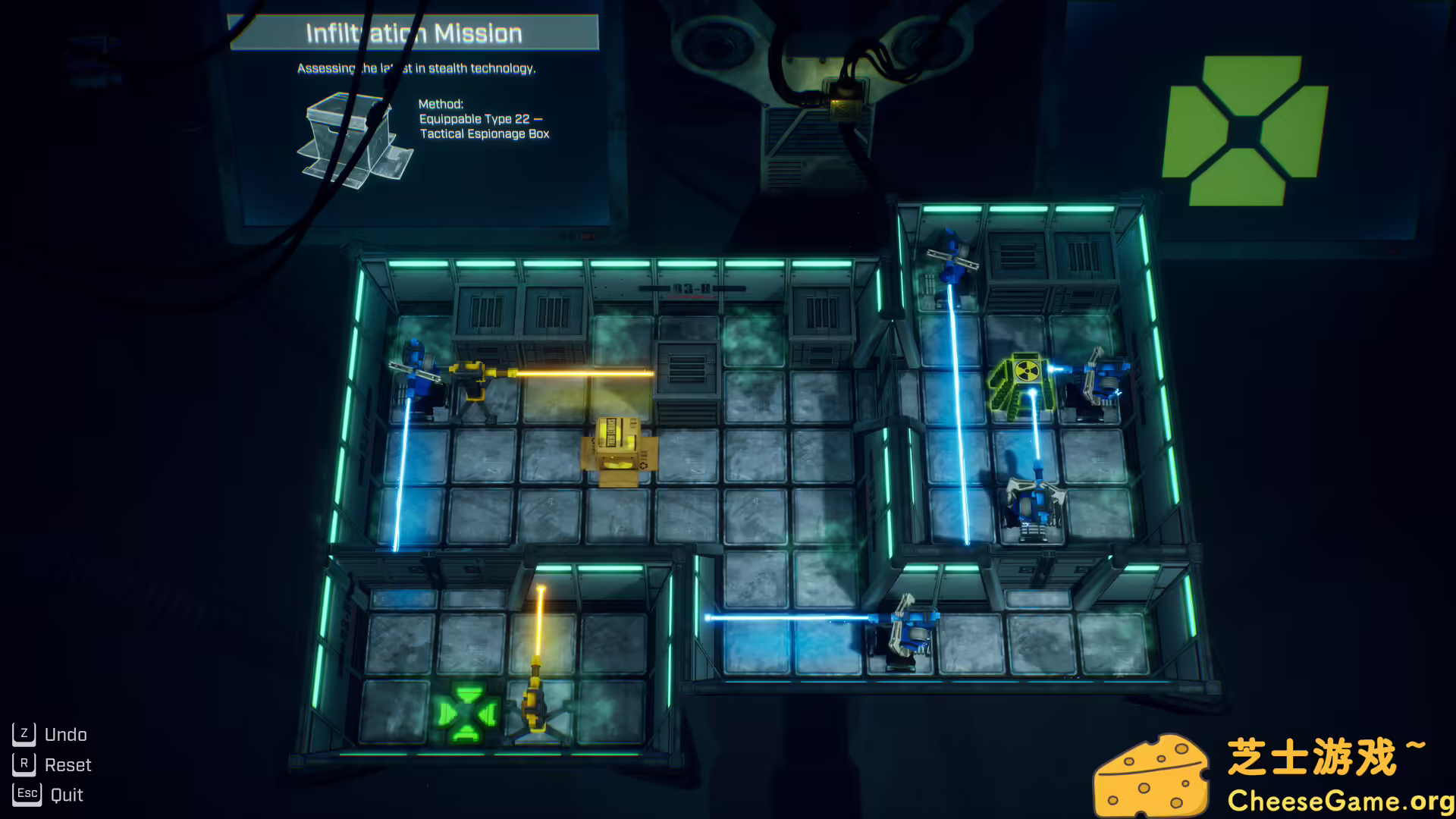The width and height of the screenshot is (1456, 819).
Task: Click Quit to exit the mission
Action: (67, 794)
